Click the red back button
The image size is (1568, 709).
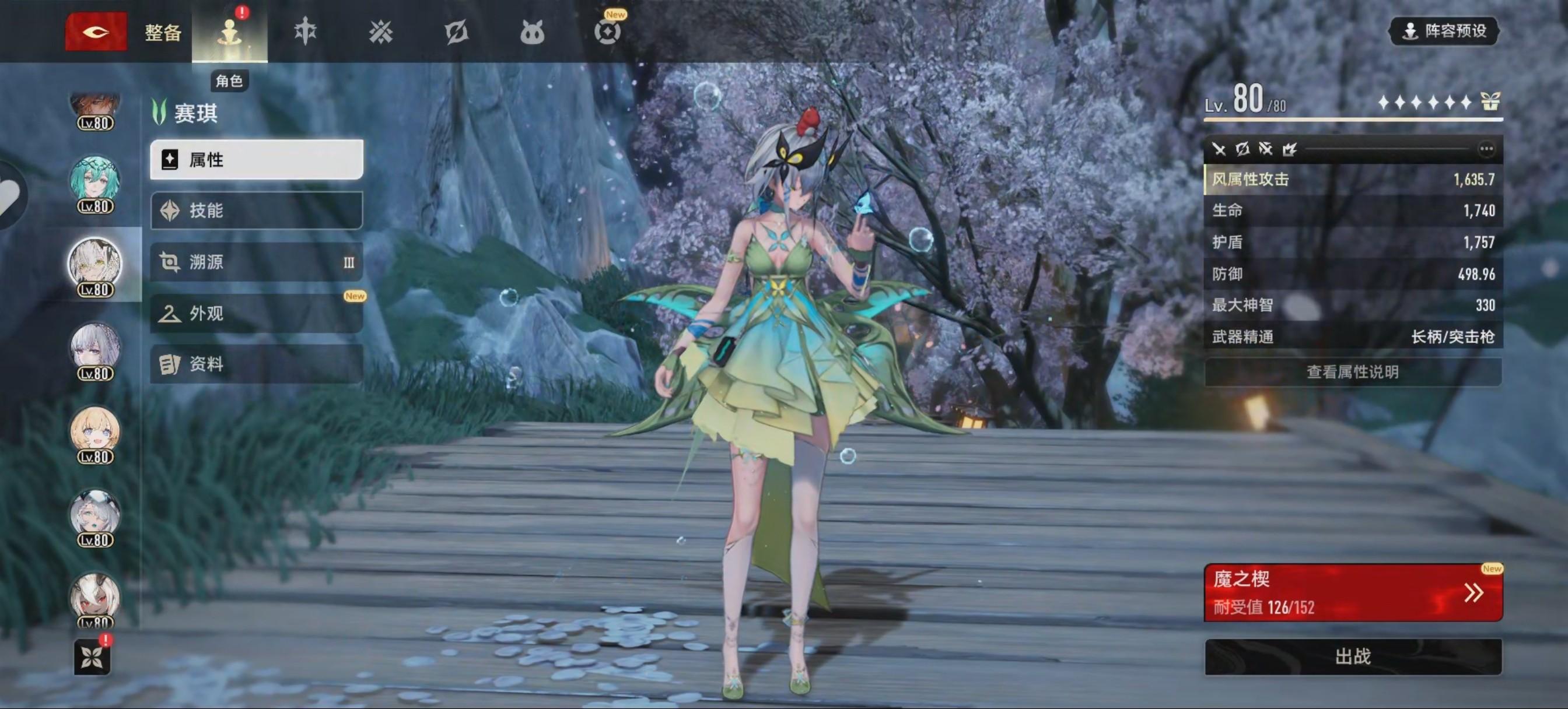click(96, 31)
